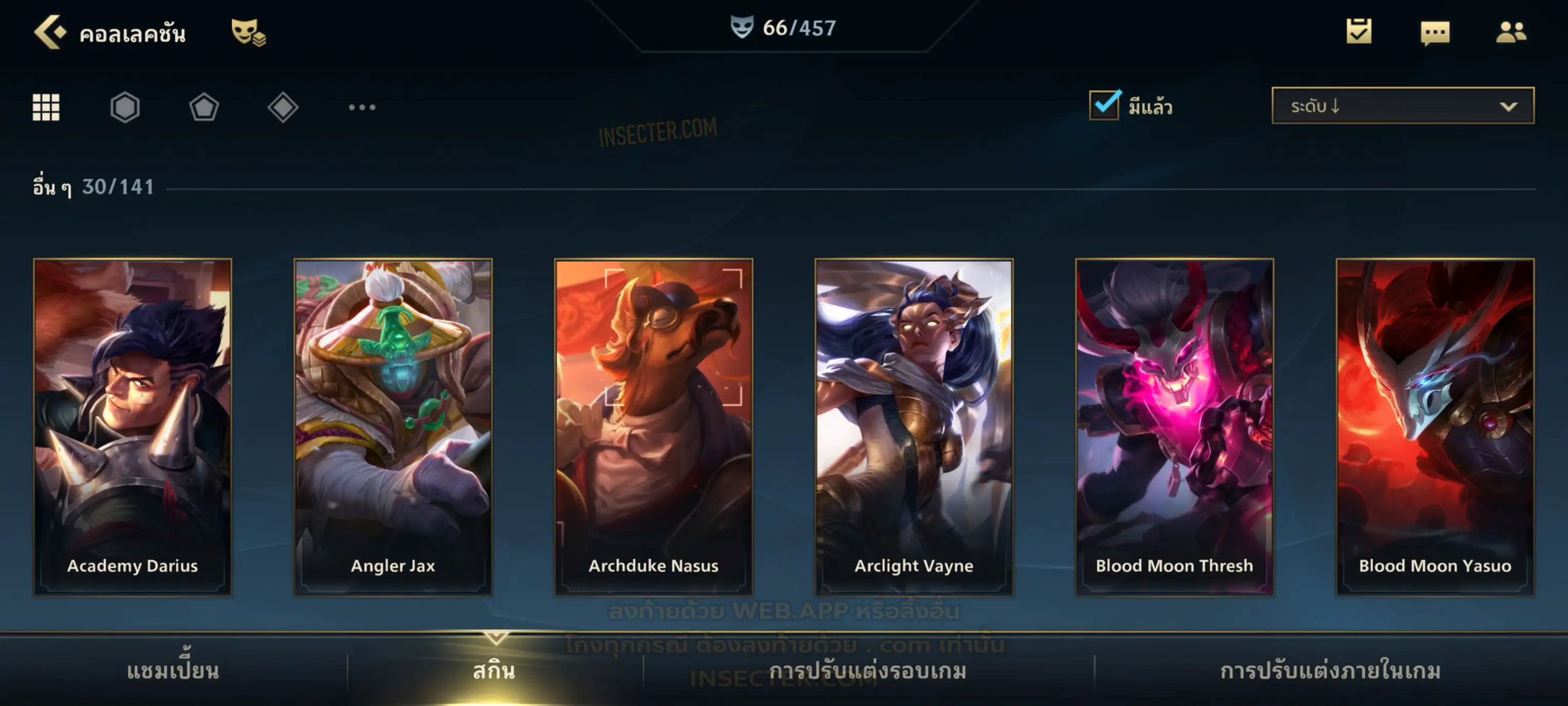Screen dimensions: 1568x706
Task: Open the chat speech bubble
Action: tap(1435, 33)
